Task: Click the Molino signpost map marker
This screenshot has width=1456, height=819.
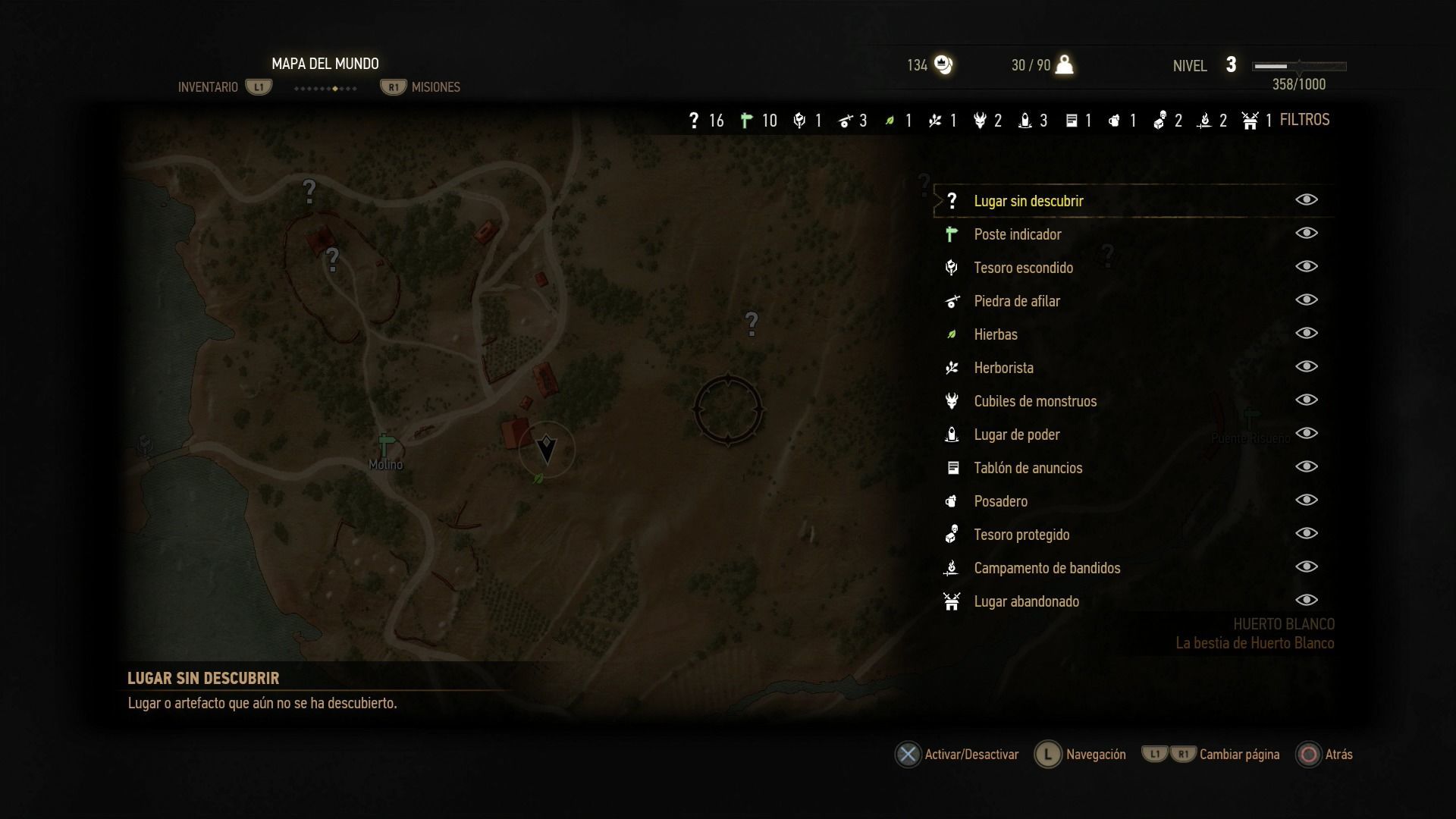Action: coord(385,445)
